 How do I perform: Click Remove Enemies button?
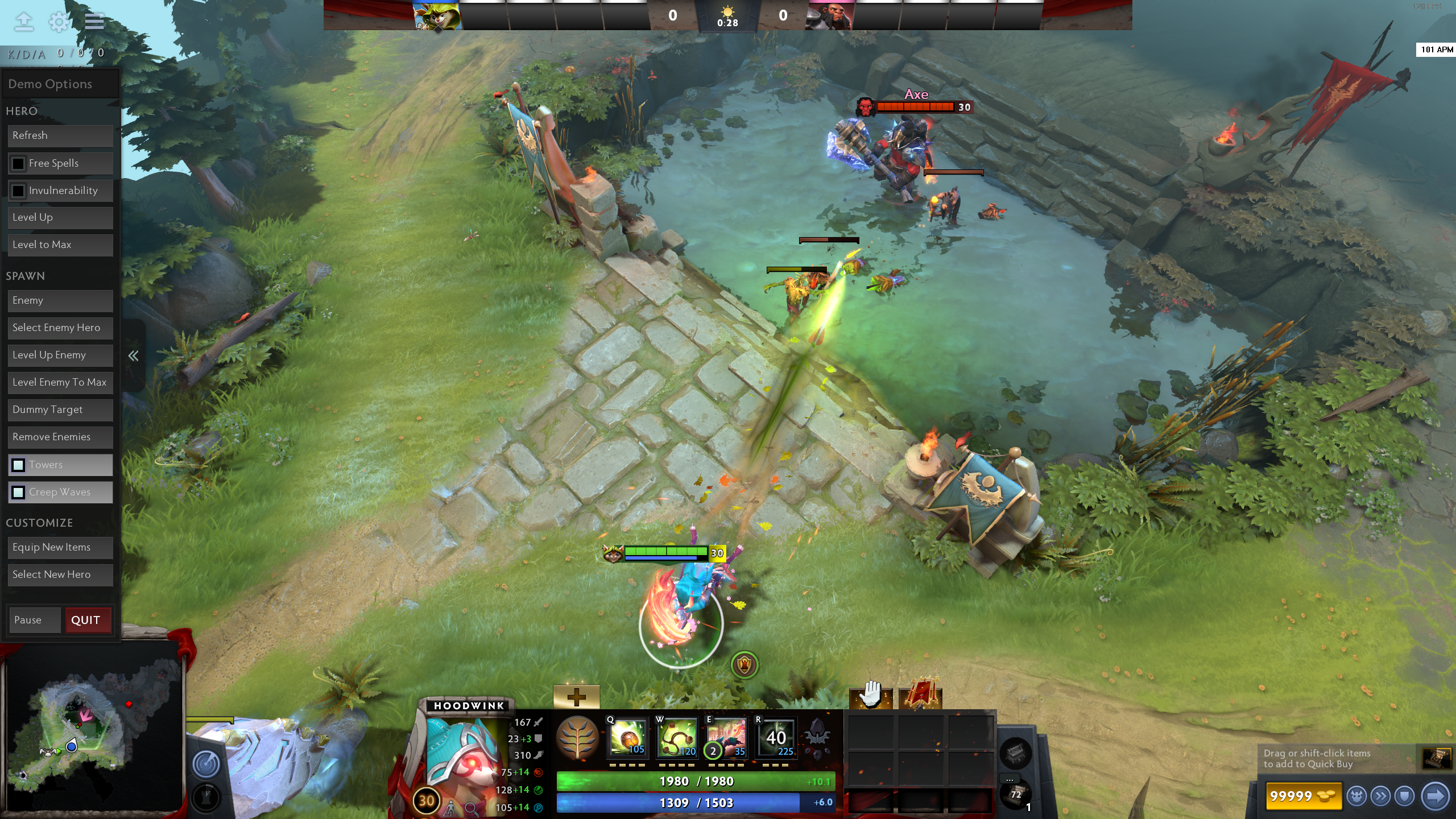(60, 437)
